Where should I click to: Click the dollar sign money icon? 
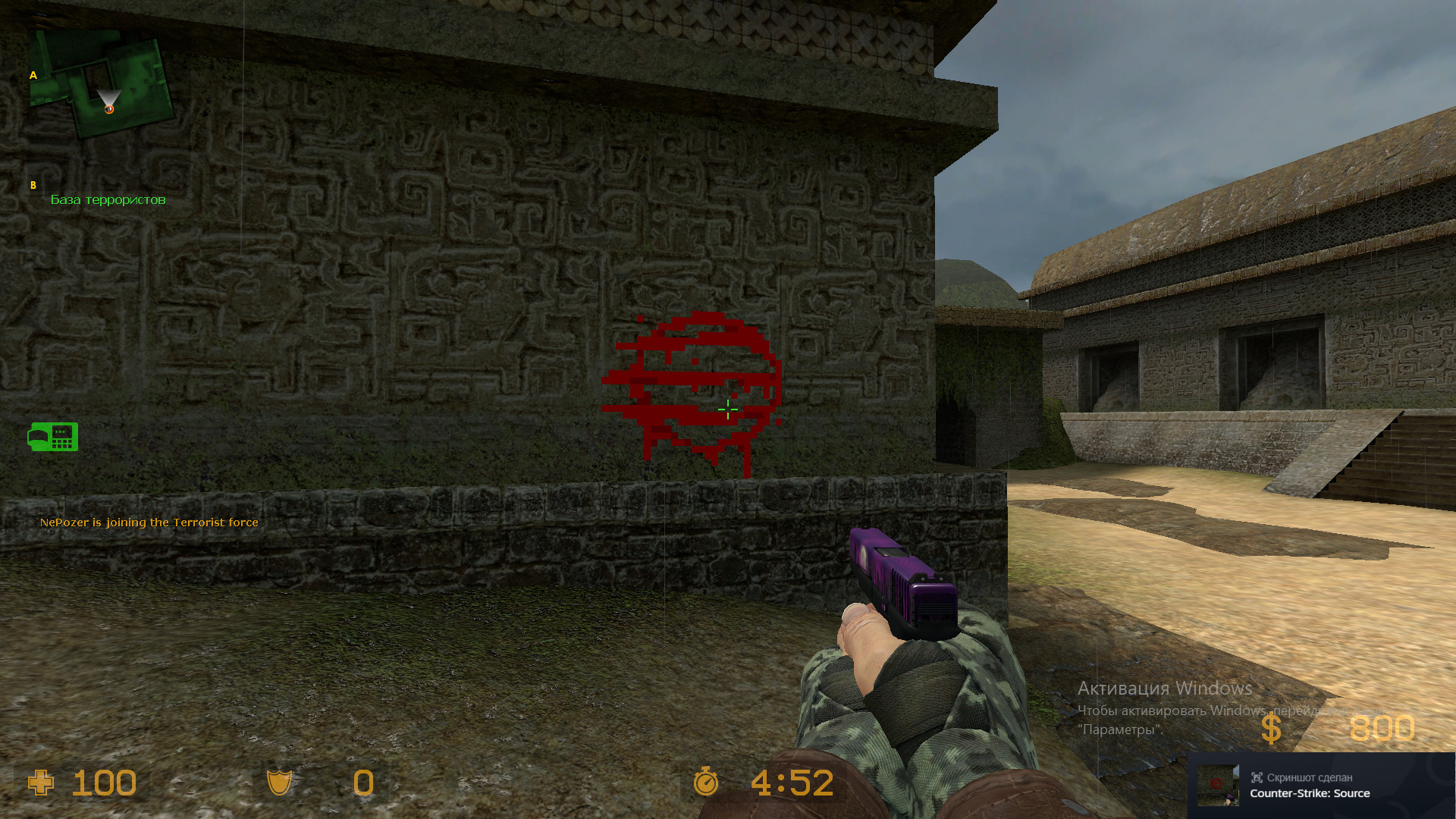1272,729
